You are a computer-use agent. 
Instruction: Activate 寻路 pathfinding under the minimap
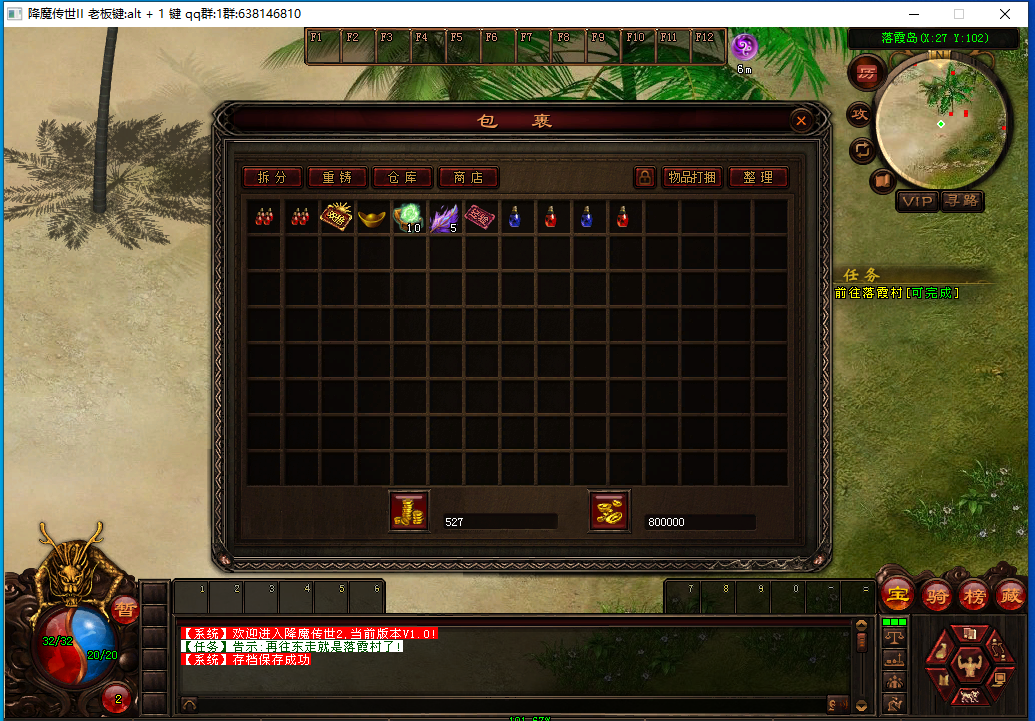click(961, 201)
